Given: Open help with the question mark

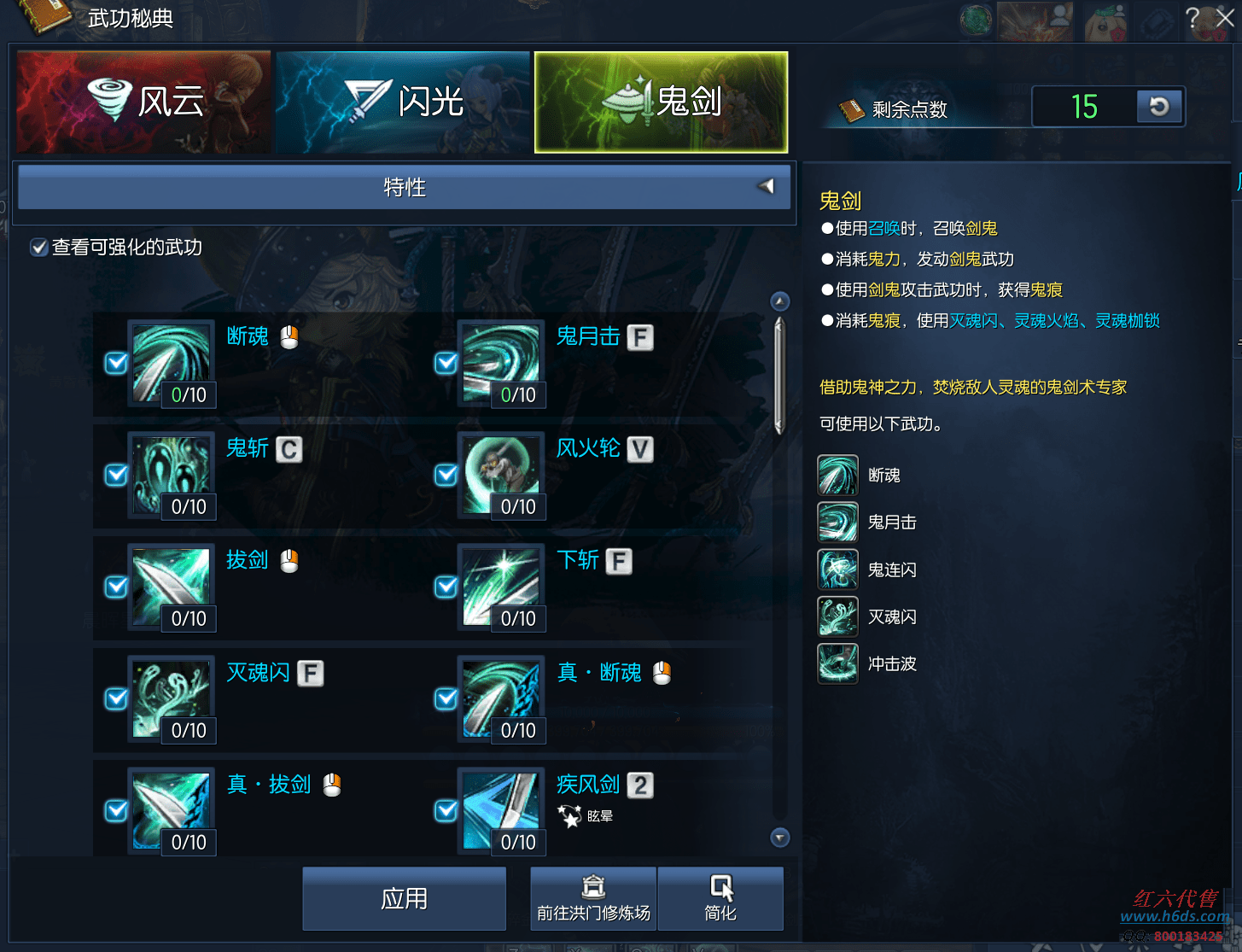Looking at the screenshot, I should pos(1192,18).
